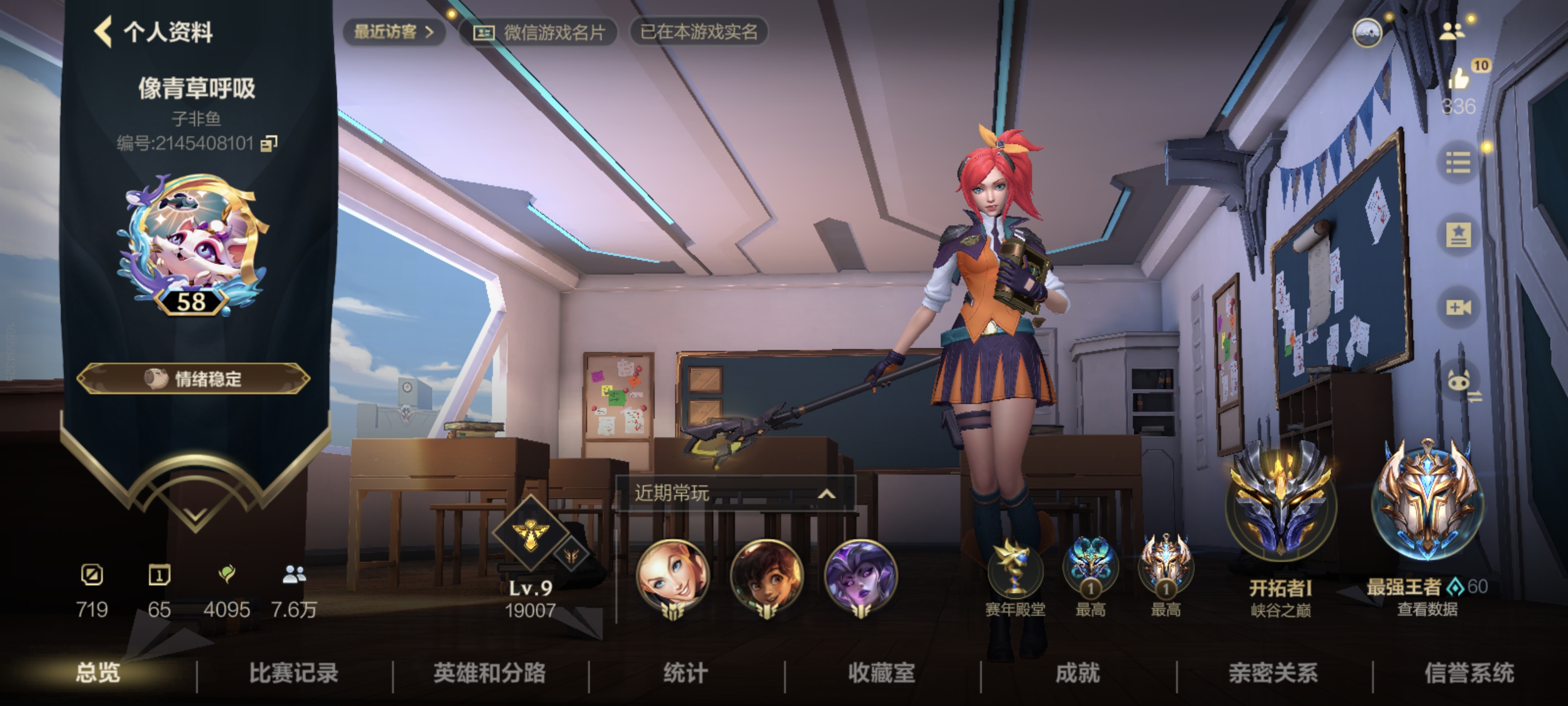Switch to 英雄和分路 tab
This screenshot has height=706, width=1568.
click(x=490, y=673)
